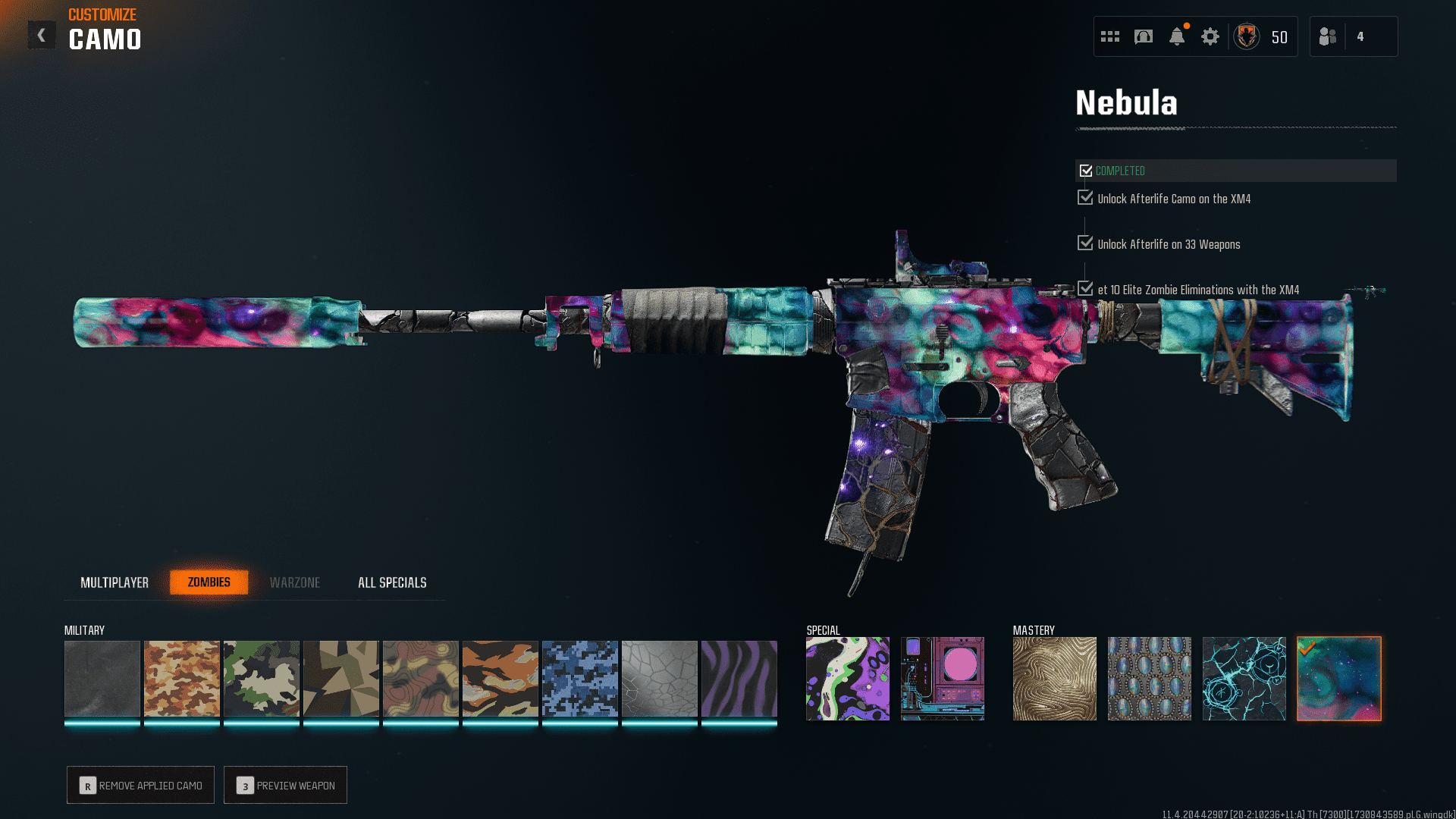This screenshot has height=819, width=1456.
Task: Choose the orange tiger stripe camo
Action: click(x=500, y=679)
